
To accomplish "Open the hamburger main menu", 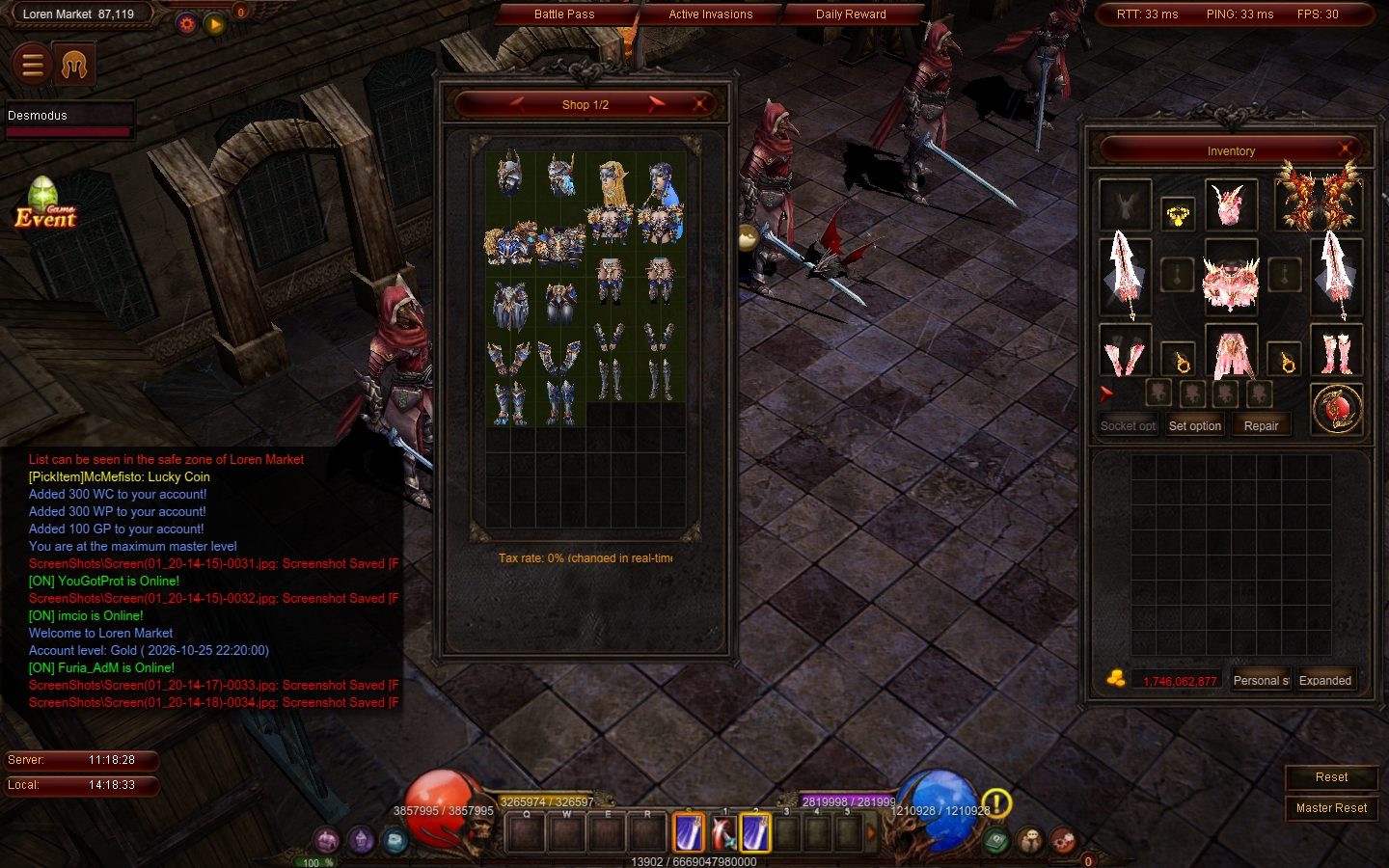I will coord(32,65).
